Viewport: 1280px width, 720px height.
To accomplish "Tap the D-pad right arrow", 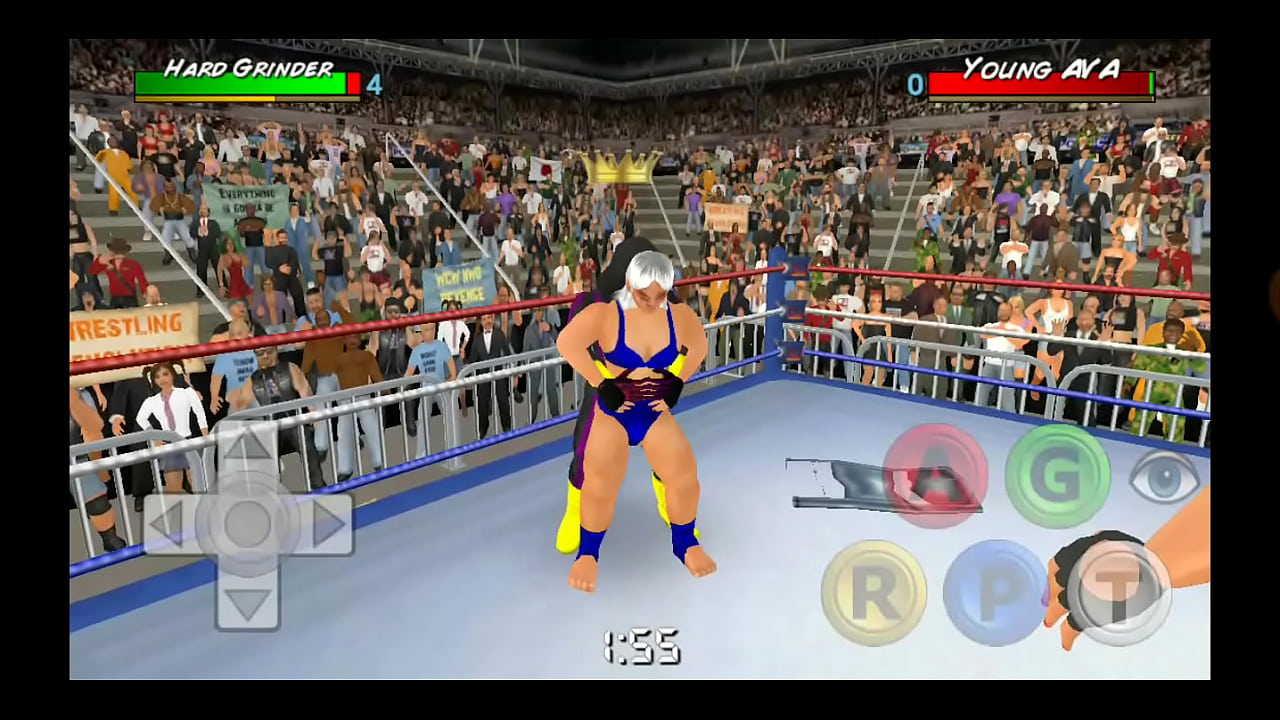I will point(327,524).
